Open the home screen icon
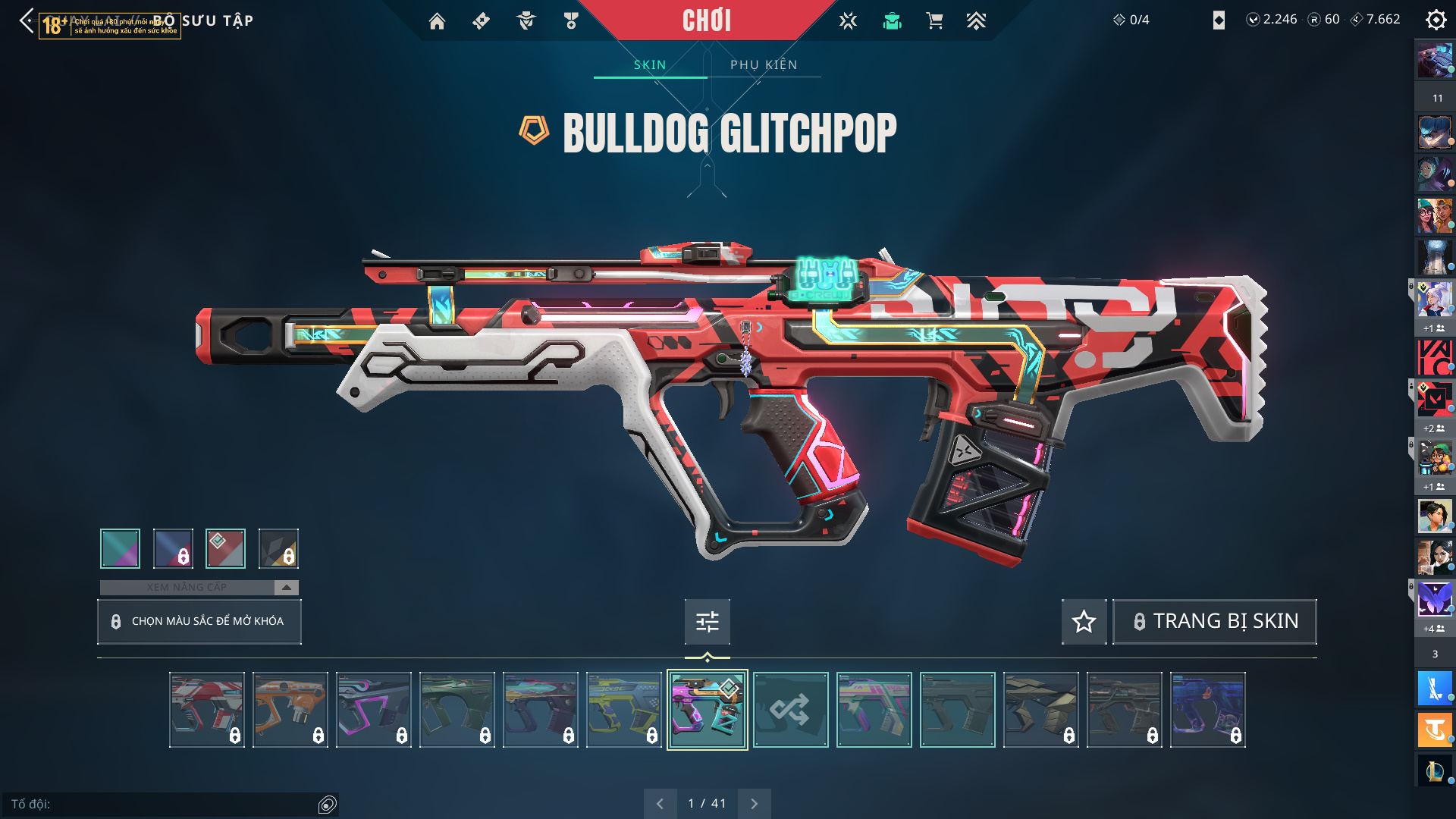Screen dimensions: 1456x819 [437, 21]
